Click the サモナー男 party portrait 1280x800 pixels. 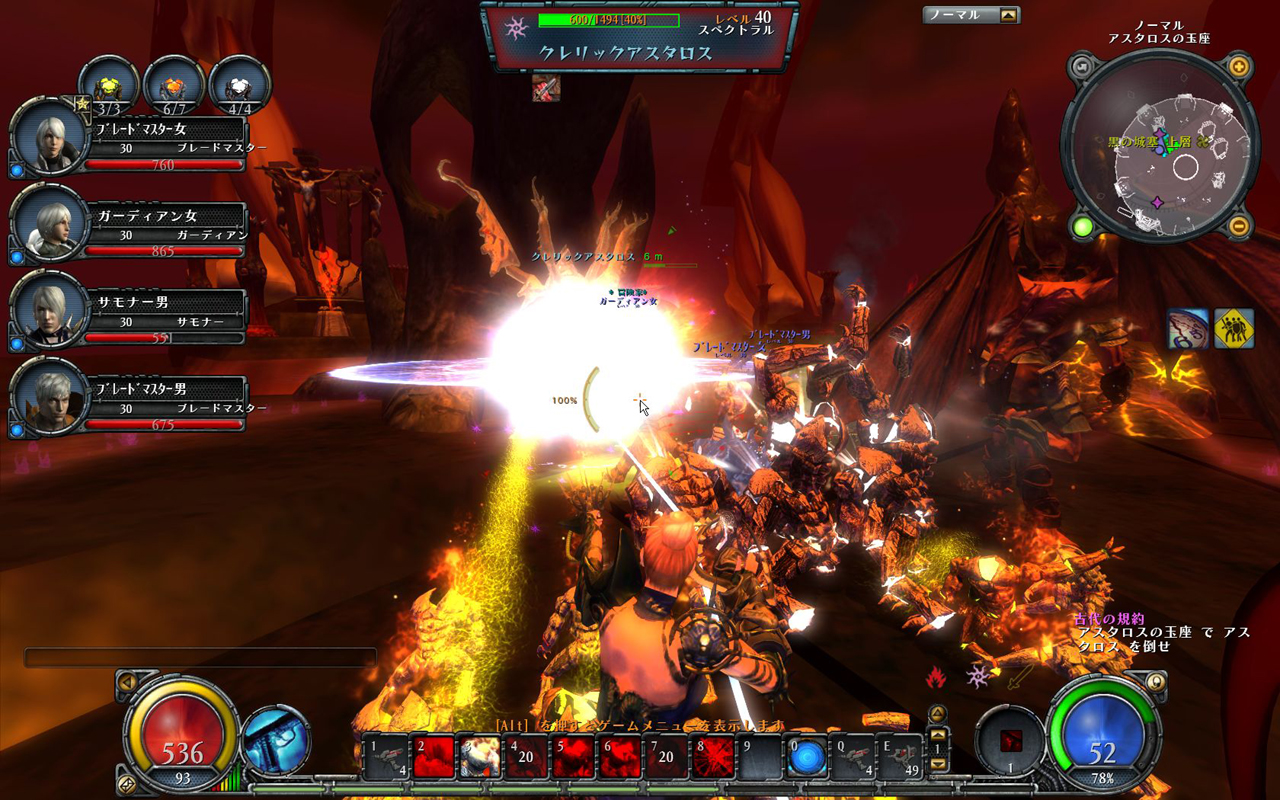46,309
